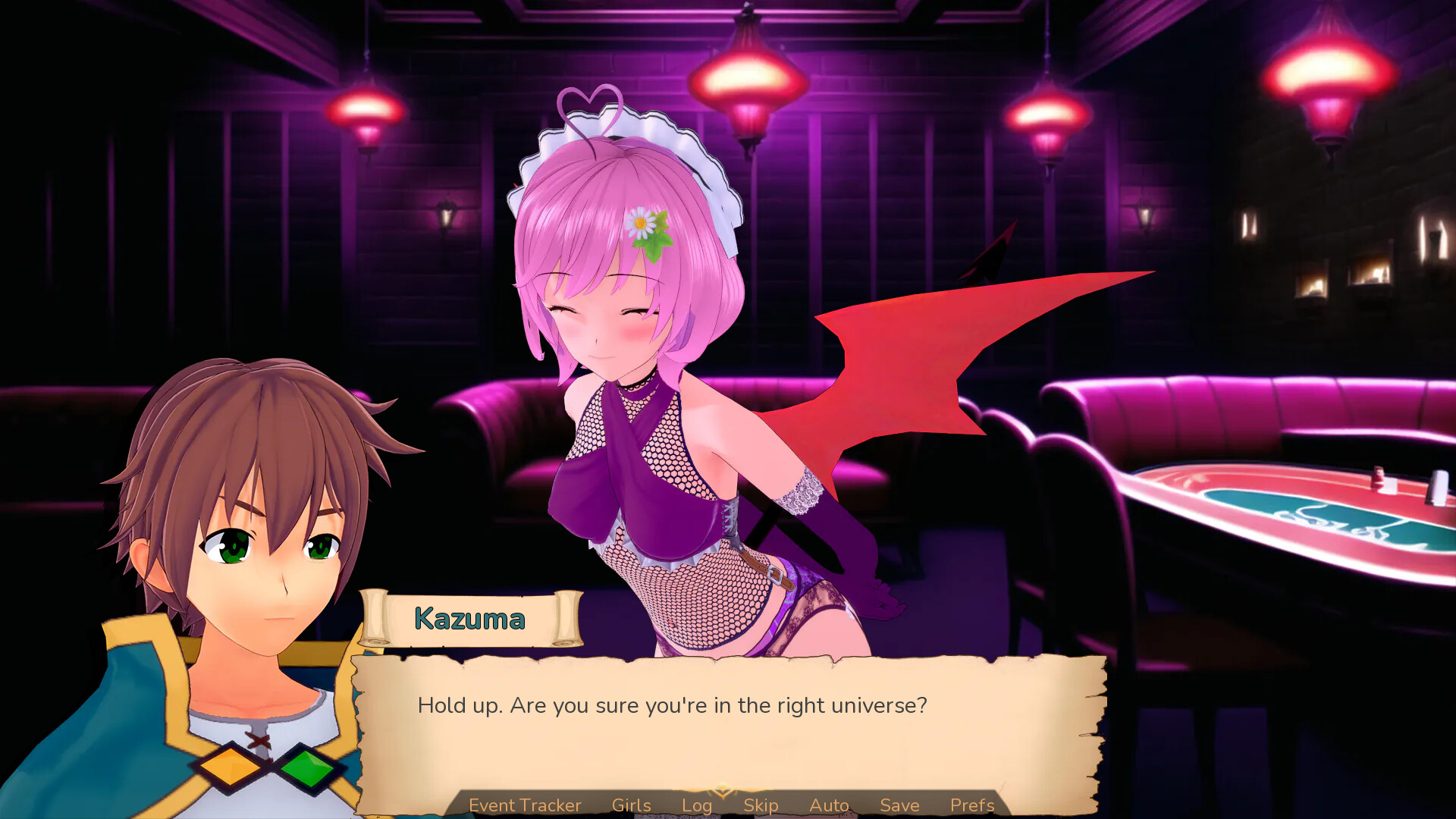Viewport: 1456px width, 819px height.
Task: Toggle Auto advance
Action: coord(829,805)
